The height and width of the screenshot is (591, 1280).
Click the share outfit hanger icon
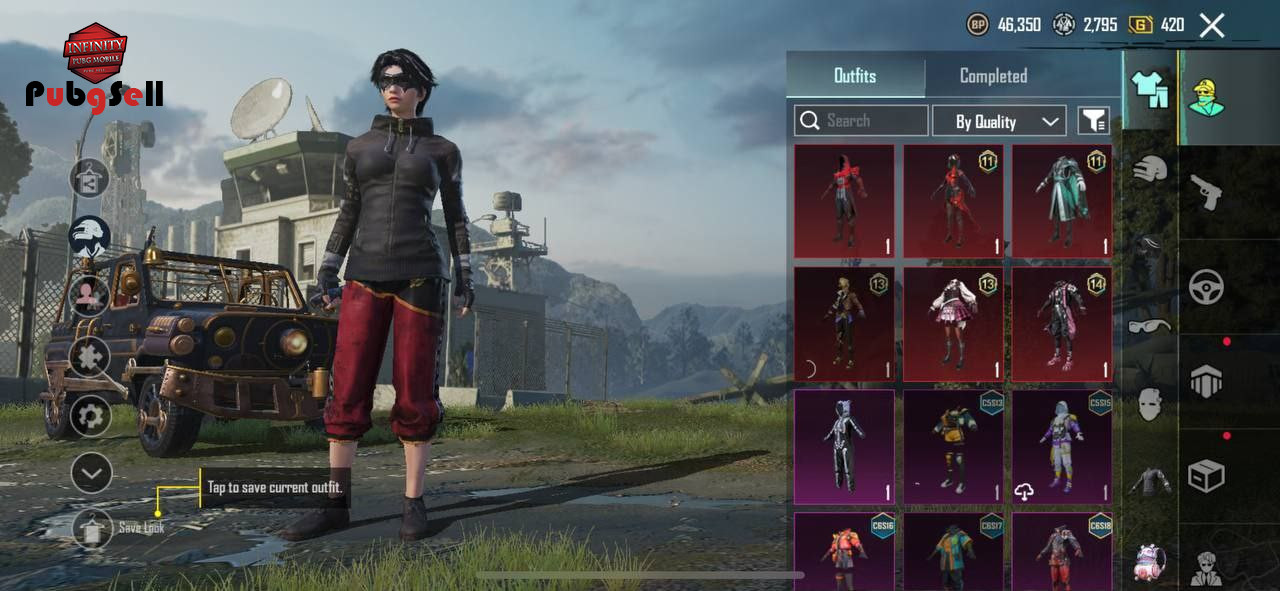pyautogui.click(x=89, y=178)
